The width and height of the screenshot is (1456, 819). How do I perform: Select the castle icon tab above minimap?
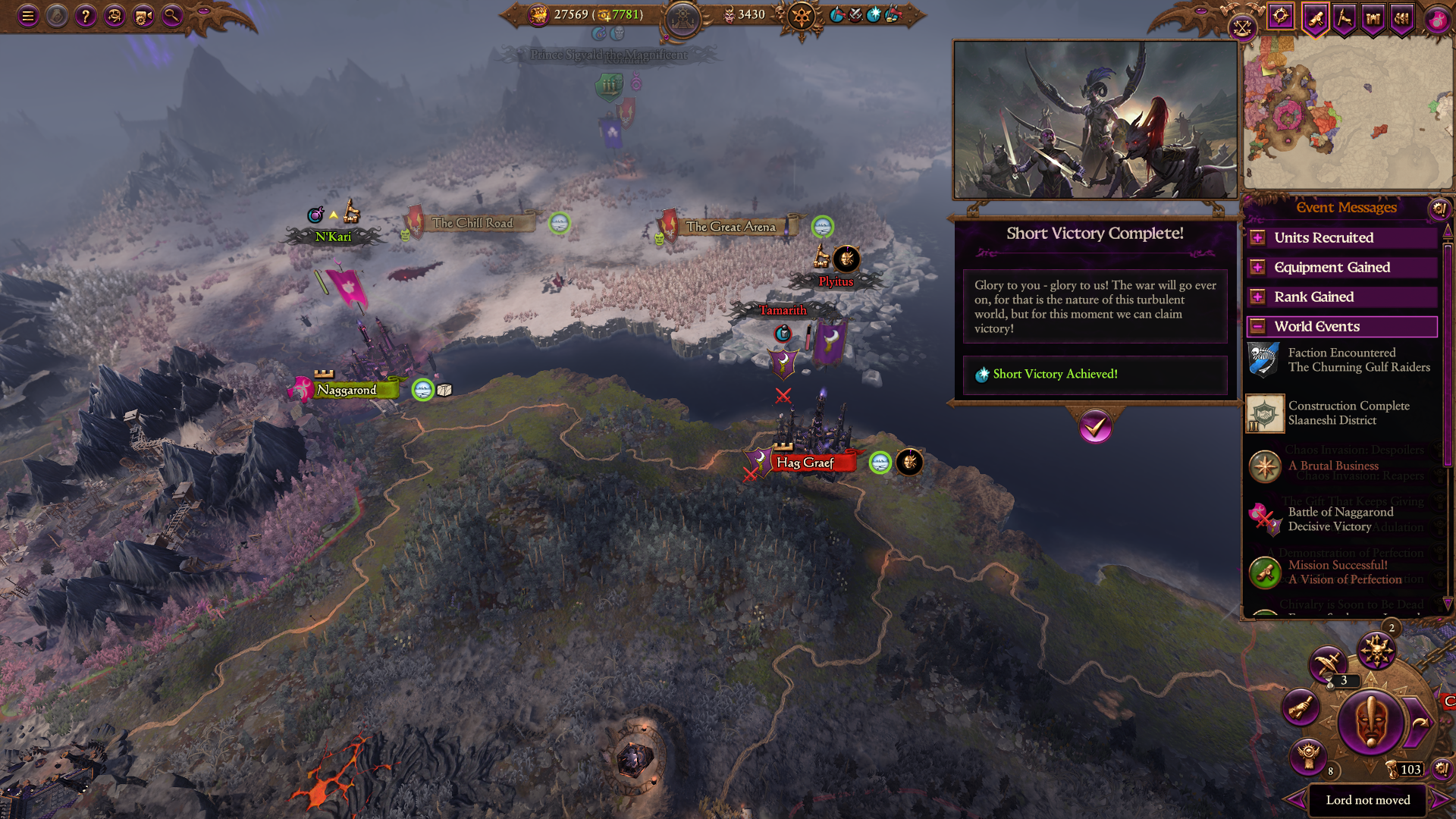(1373, 17)
